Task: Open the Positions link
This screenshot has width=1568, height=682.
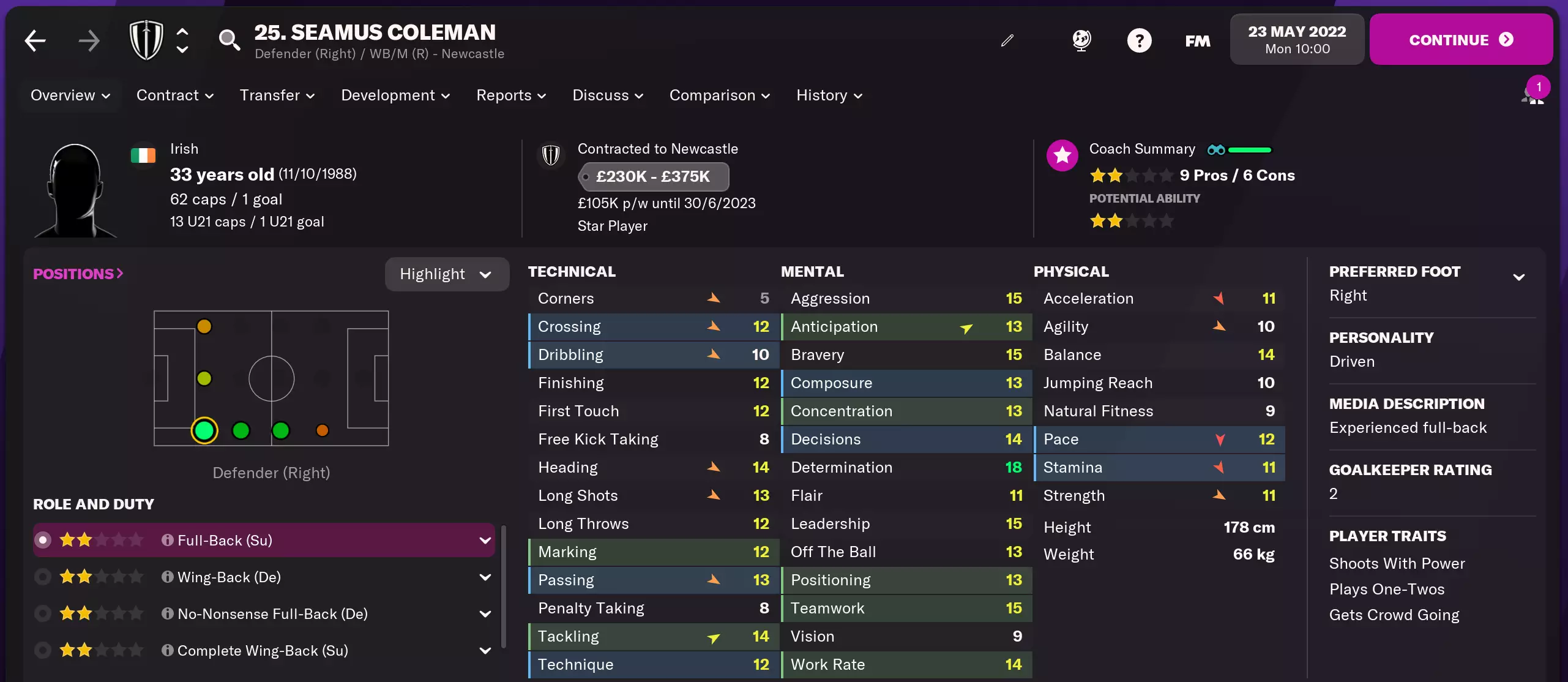Action: tap(78, 274)
